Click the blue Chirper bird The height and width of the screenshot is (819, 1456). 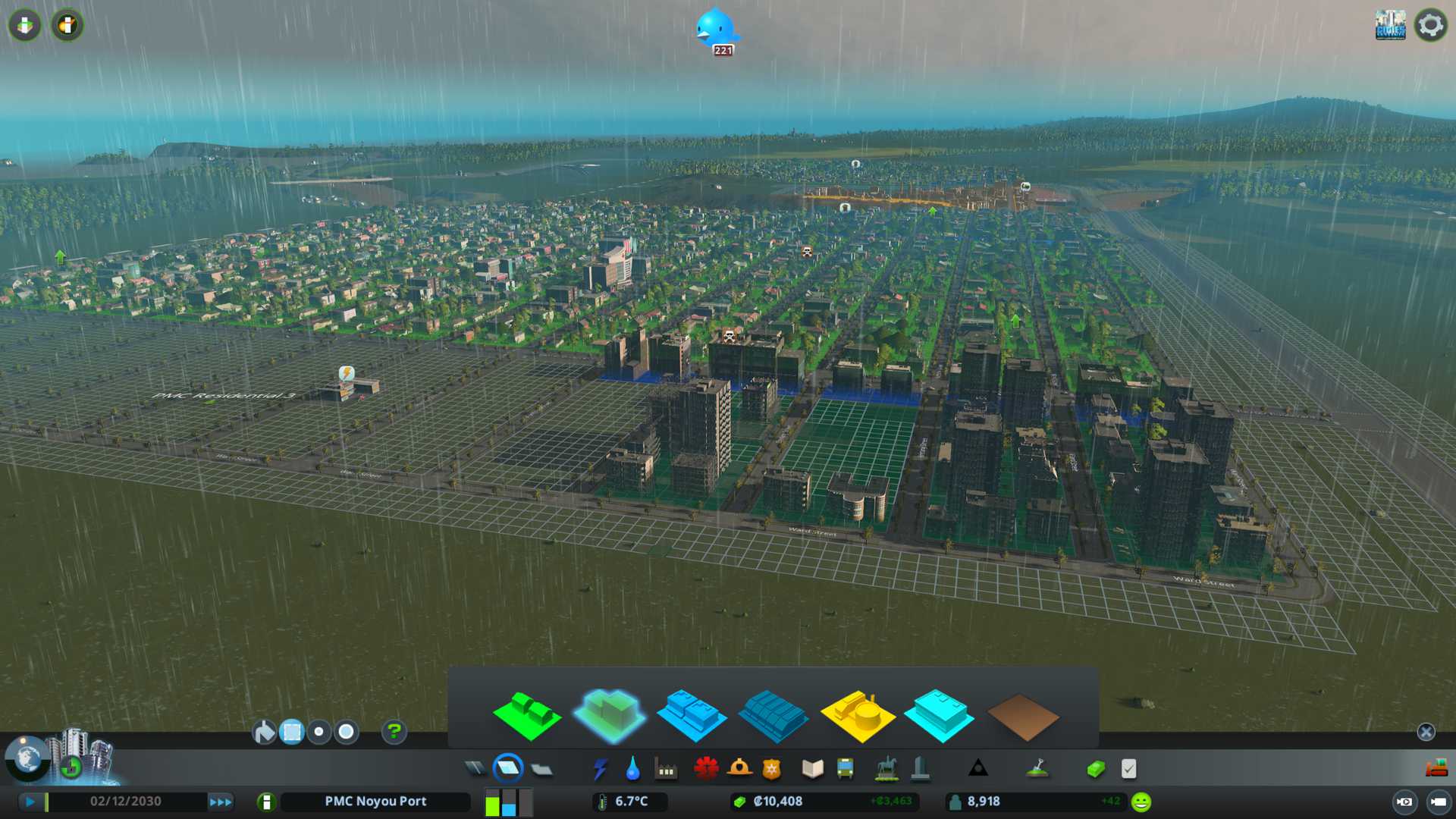(716, 30)
